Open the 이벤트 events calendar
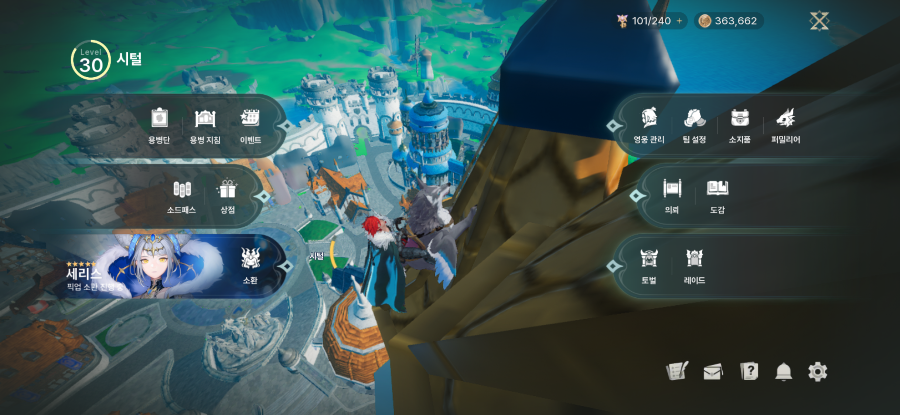This screenshot has width=900, height=415. (x=250, y=124)
